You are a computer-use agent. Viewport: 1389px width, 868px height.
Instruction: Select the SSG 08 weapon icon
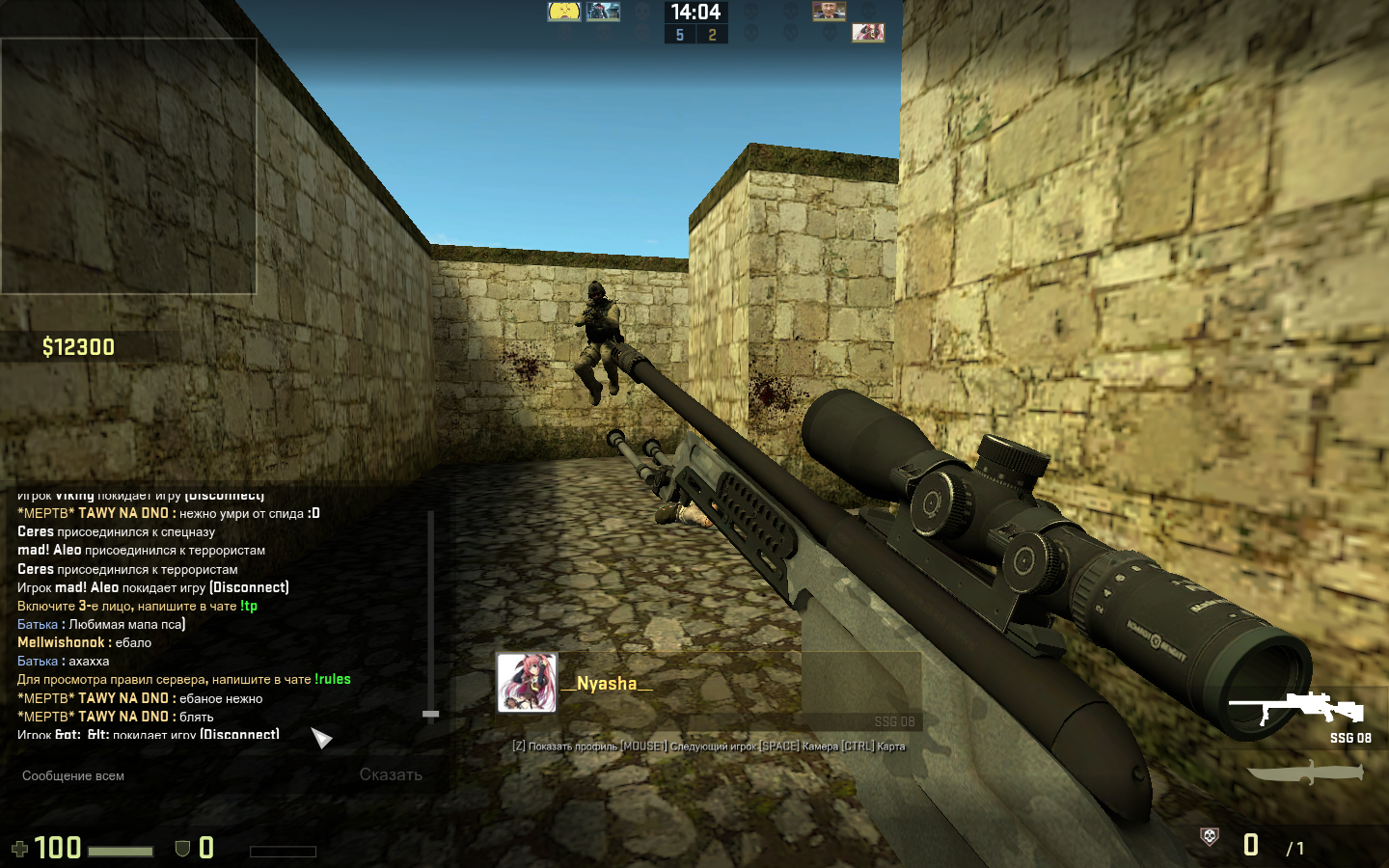click(x=1299, y=709)
